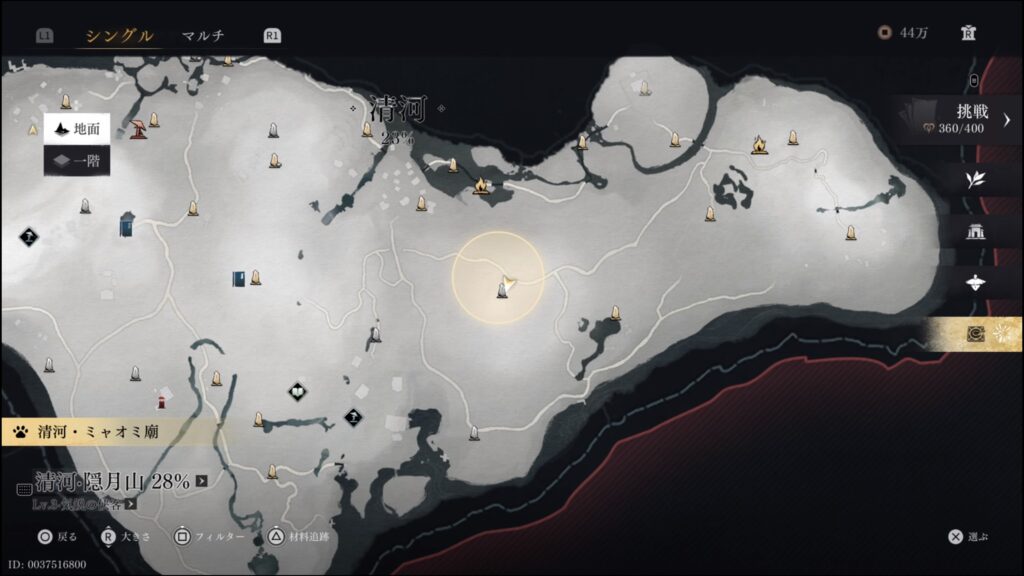The width and height of the screenshot is (1024, 576).
Task: Click the clothing icon beside the 44万 coins
Action: click(968, 33)
